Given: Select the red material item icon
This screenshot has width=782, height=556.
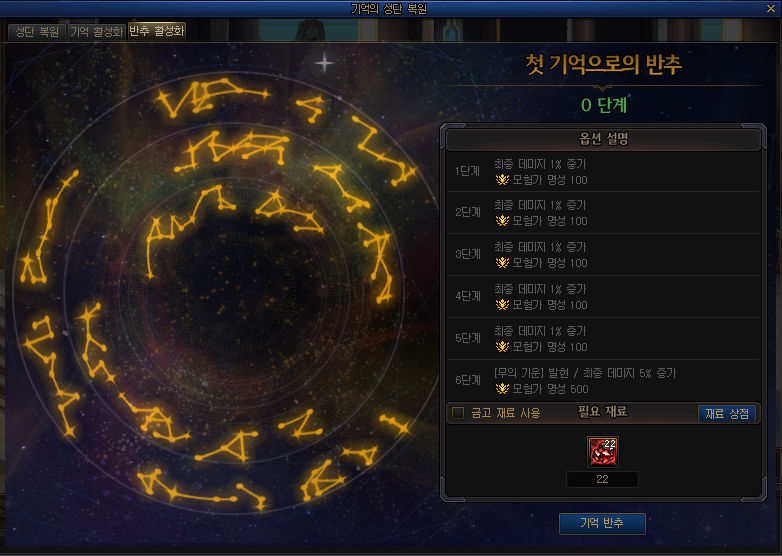Looking at the screenshot, I should click(602, 452).
